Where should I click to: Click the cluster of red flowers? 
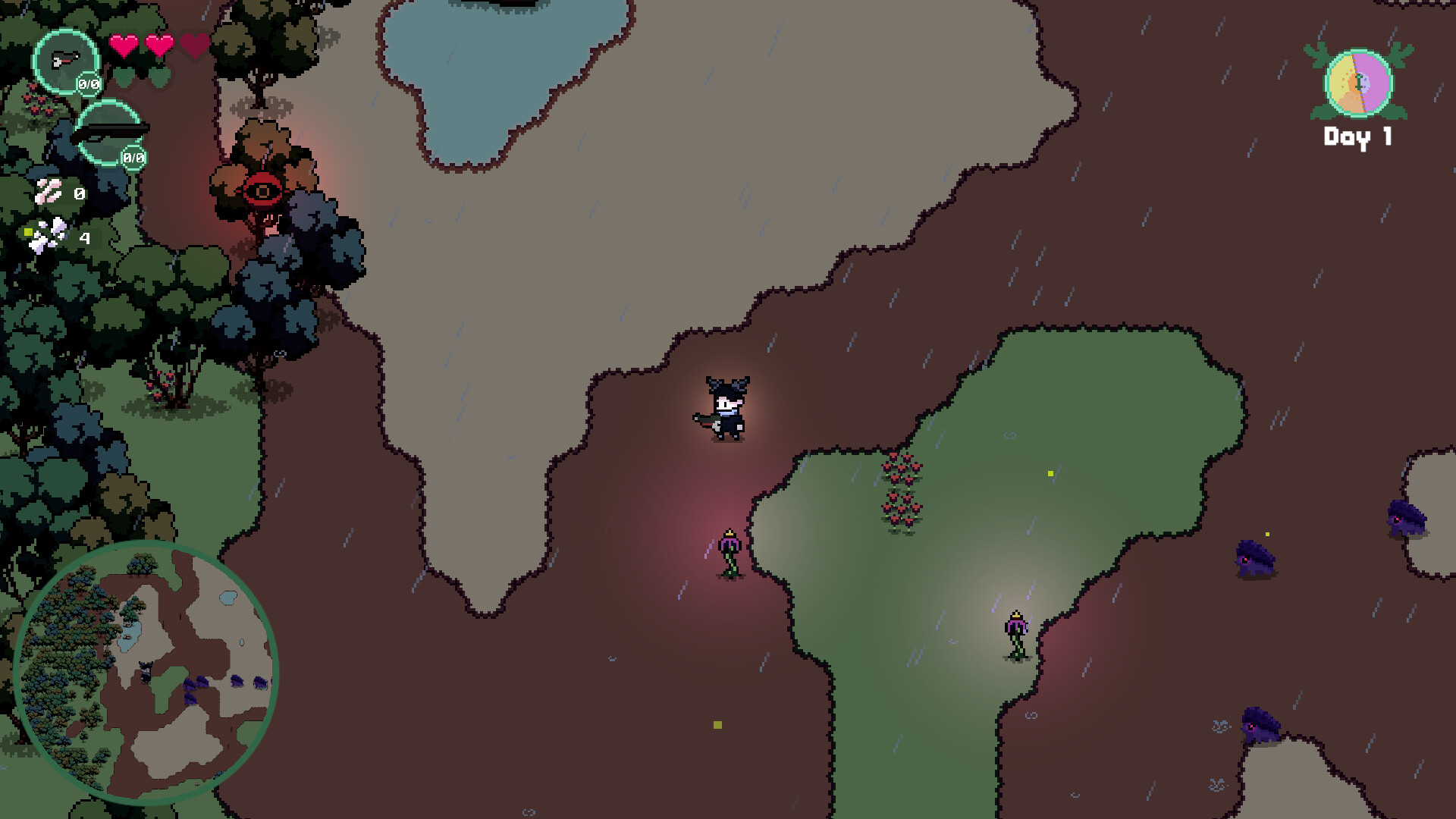pyautogui.click(x=902, y=491)
